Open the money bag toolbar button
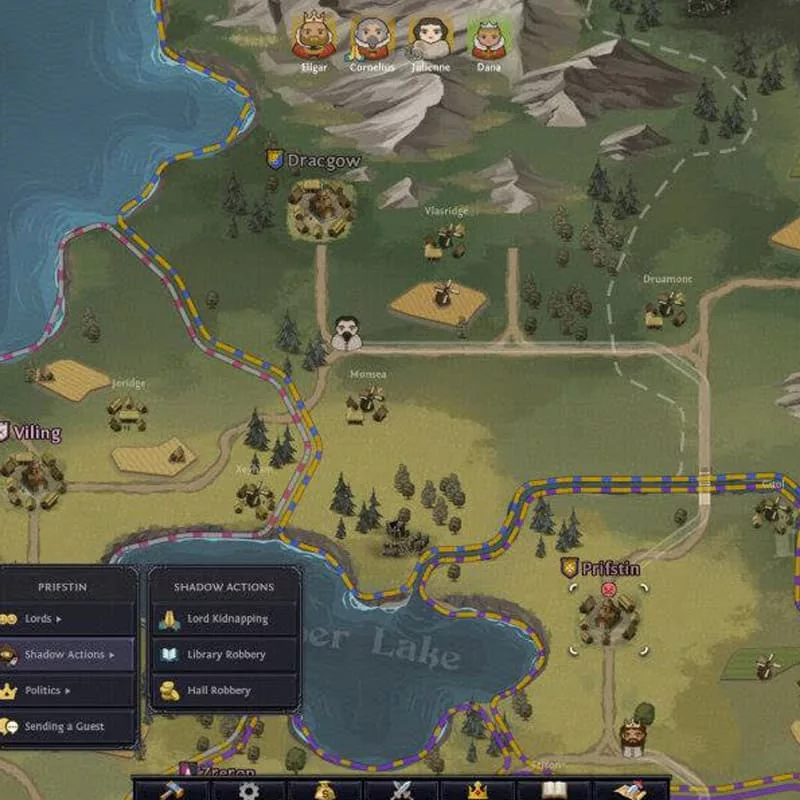 point(325,790)
